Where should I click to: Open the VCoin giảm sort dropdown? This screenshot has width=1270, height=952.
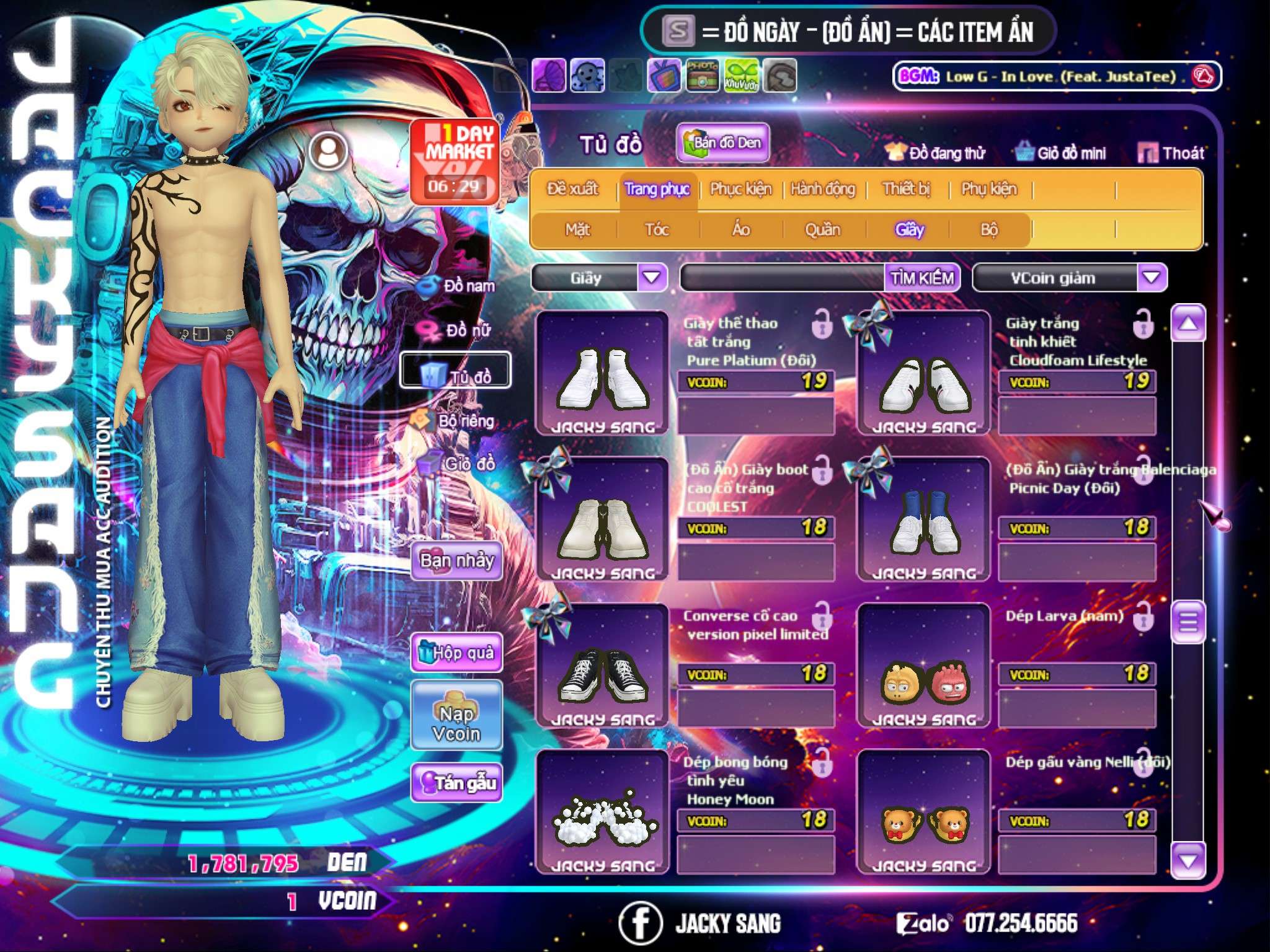(1152, 278)
